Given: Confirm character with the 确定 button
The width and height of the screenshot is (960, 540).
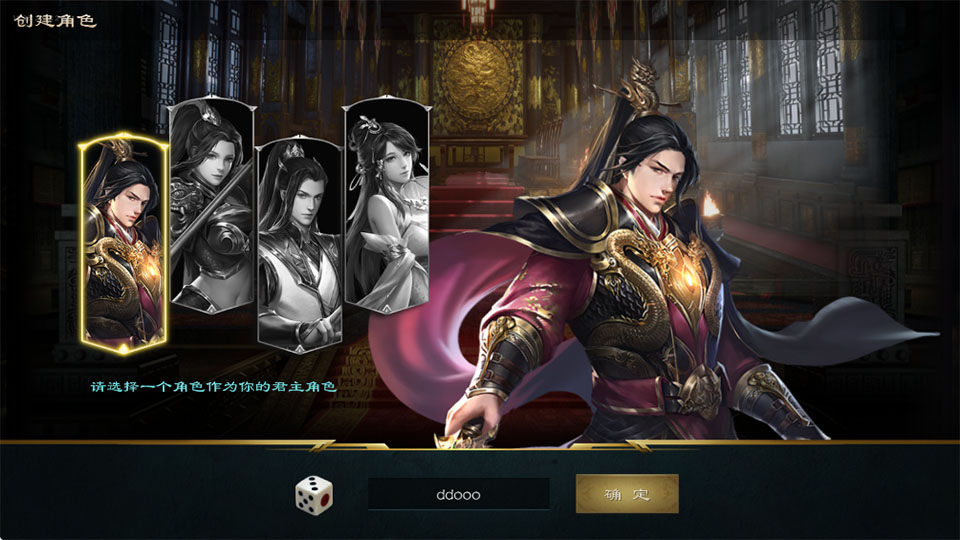Looking at the screenshot, I should pos(627,494).
